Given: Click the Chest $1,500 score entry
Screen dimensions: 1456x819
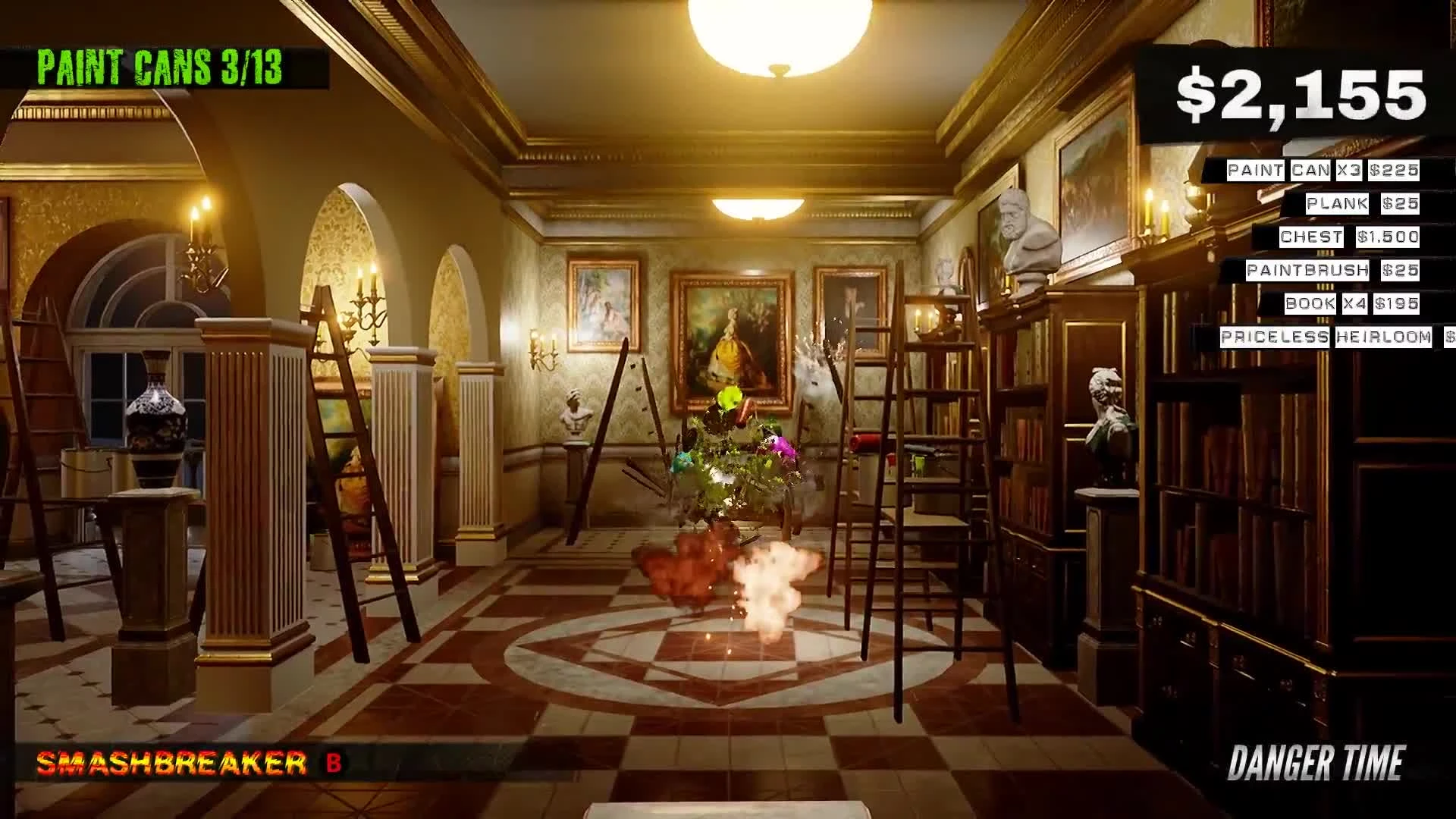Looking at the screenshot, I should (1348, 237).
